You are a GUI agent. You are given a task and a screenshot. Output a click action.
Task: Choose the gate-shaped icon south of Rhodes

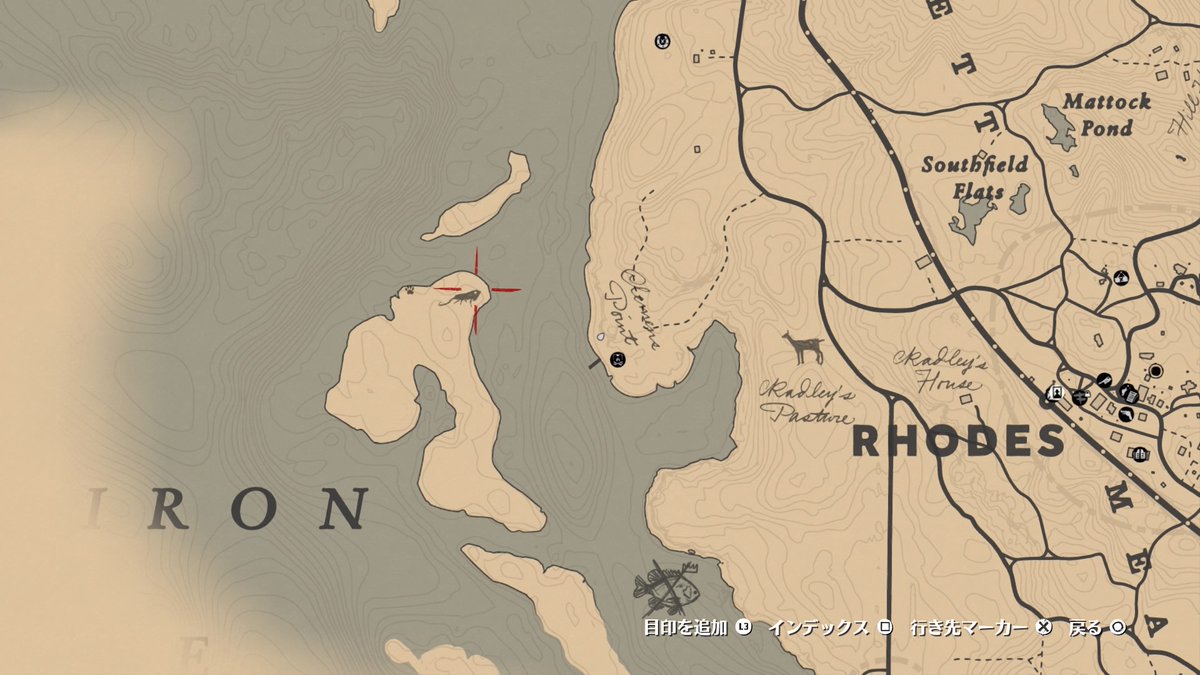[1139, 454]
